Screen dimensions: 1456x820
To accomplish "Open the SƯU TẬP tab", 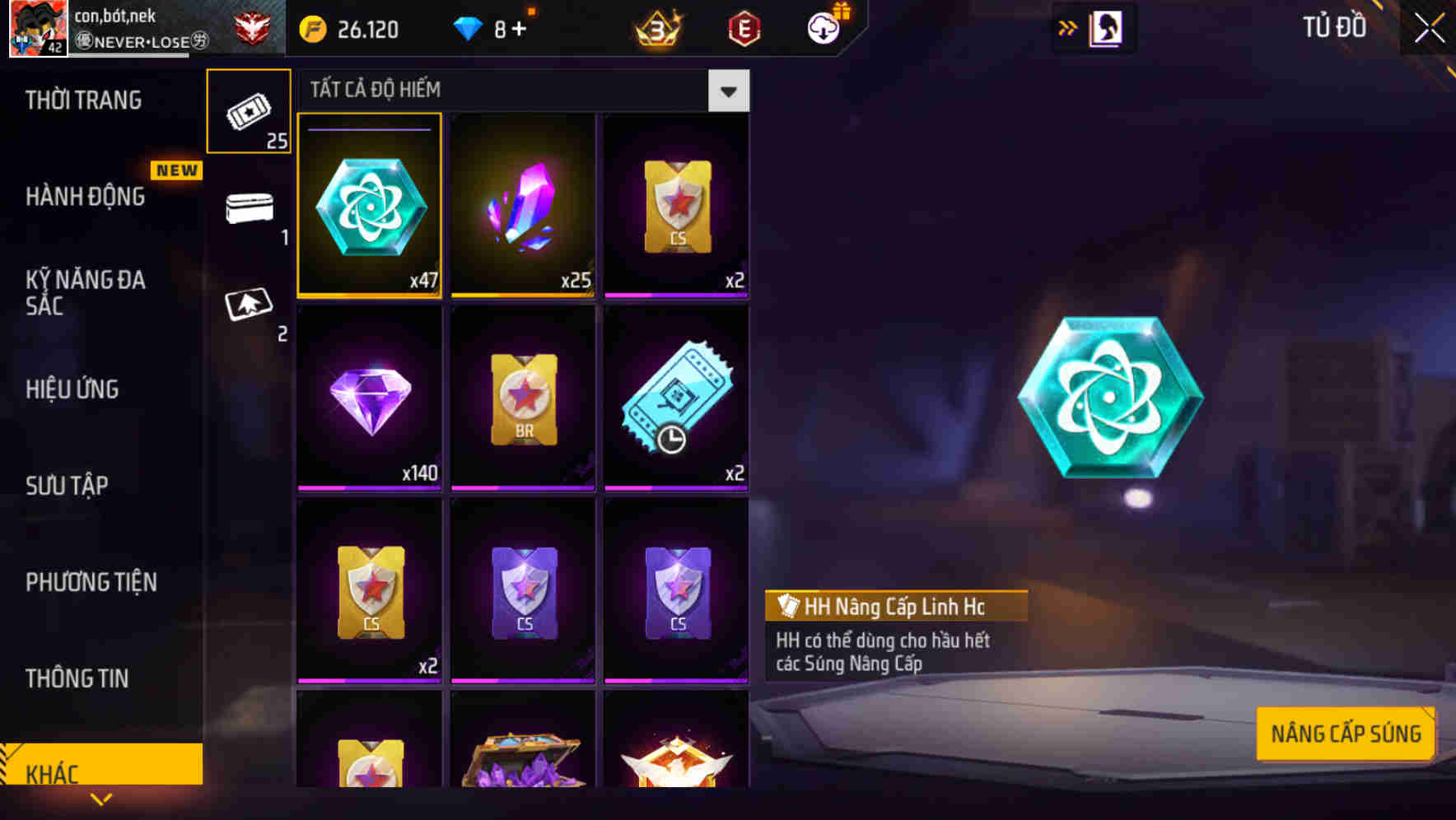I will (x=68, y=486).
